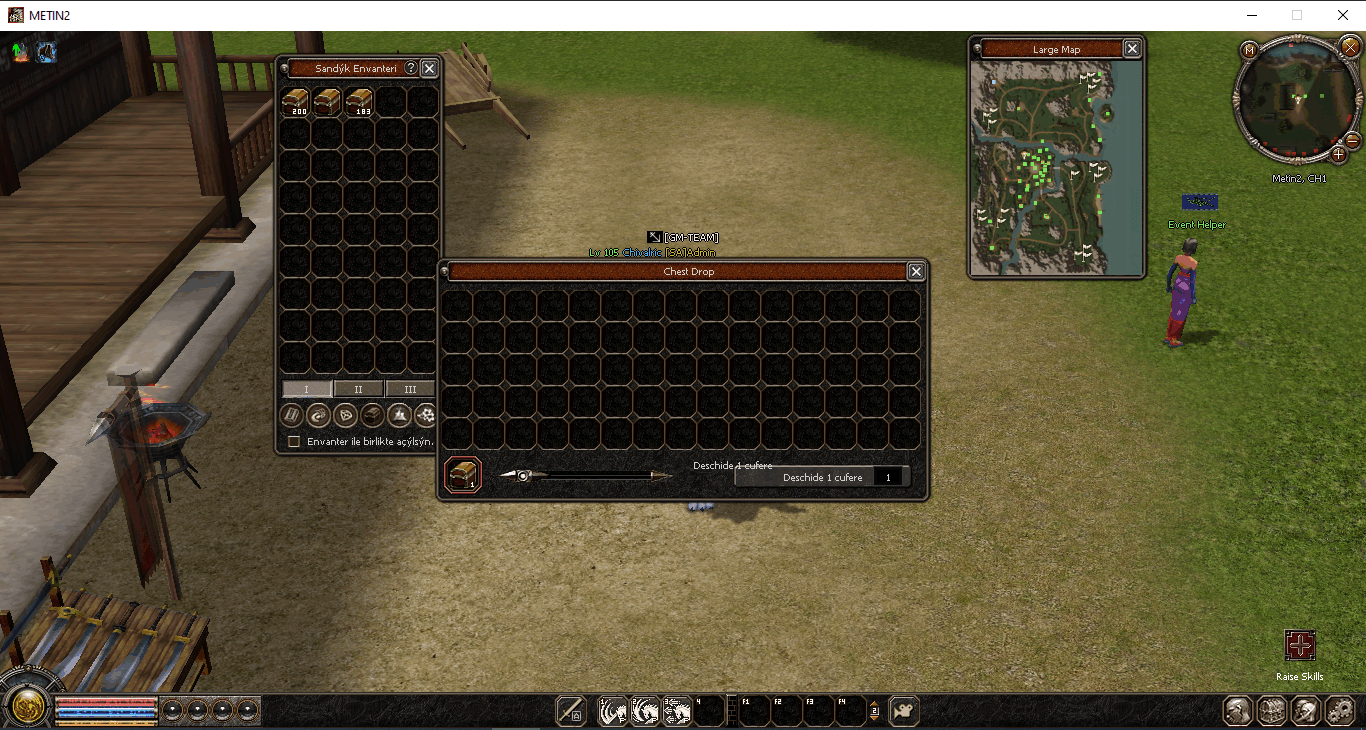Close the Chest Drop window
The image size is (1366, 730).
coord(915,271)
